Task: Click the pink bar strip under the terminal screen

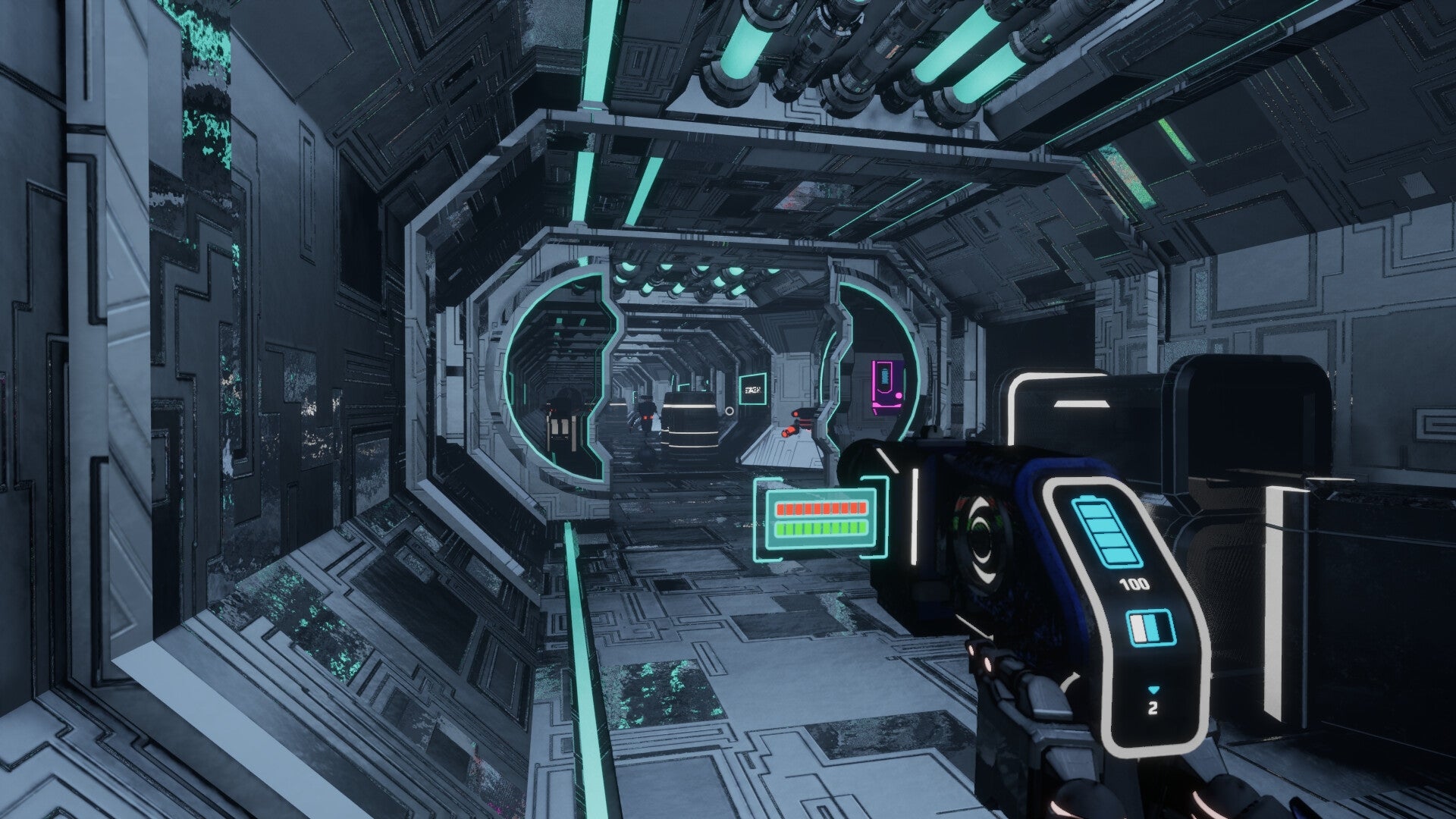Action: (887, 406)
